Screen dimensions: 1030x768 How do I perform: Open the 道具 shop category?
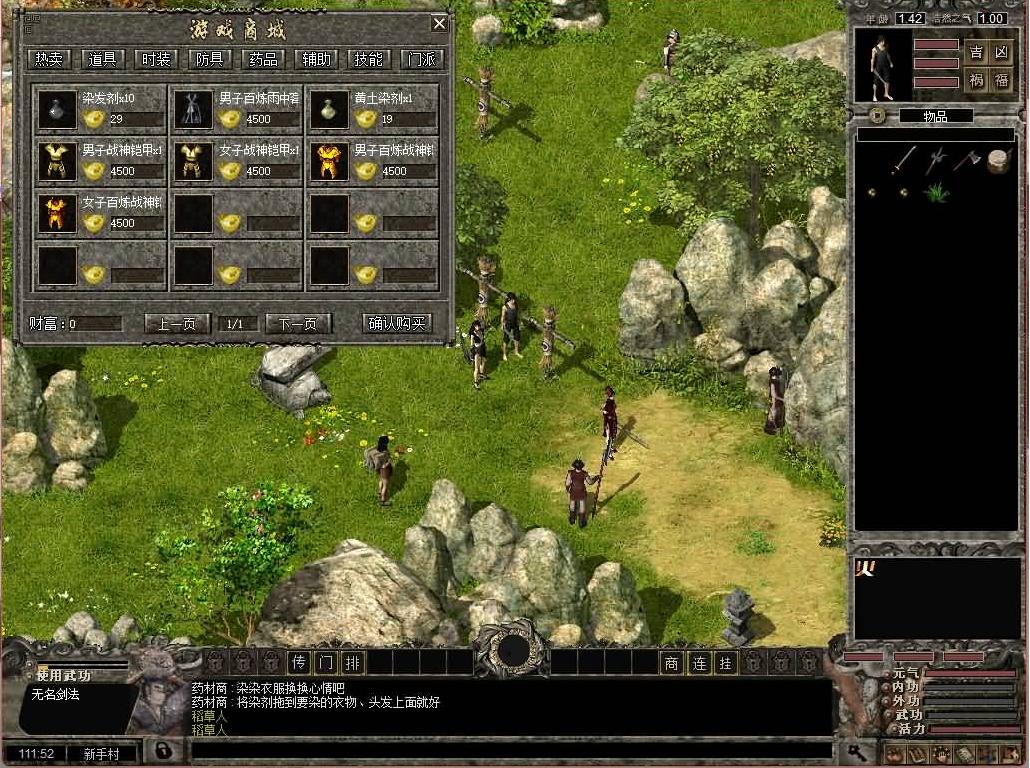(102, 59)
